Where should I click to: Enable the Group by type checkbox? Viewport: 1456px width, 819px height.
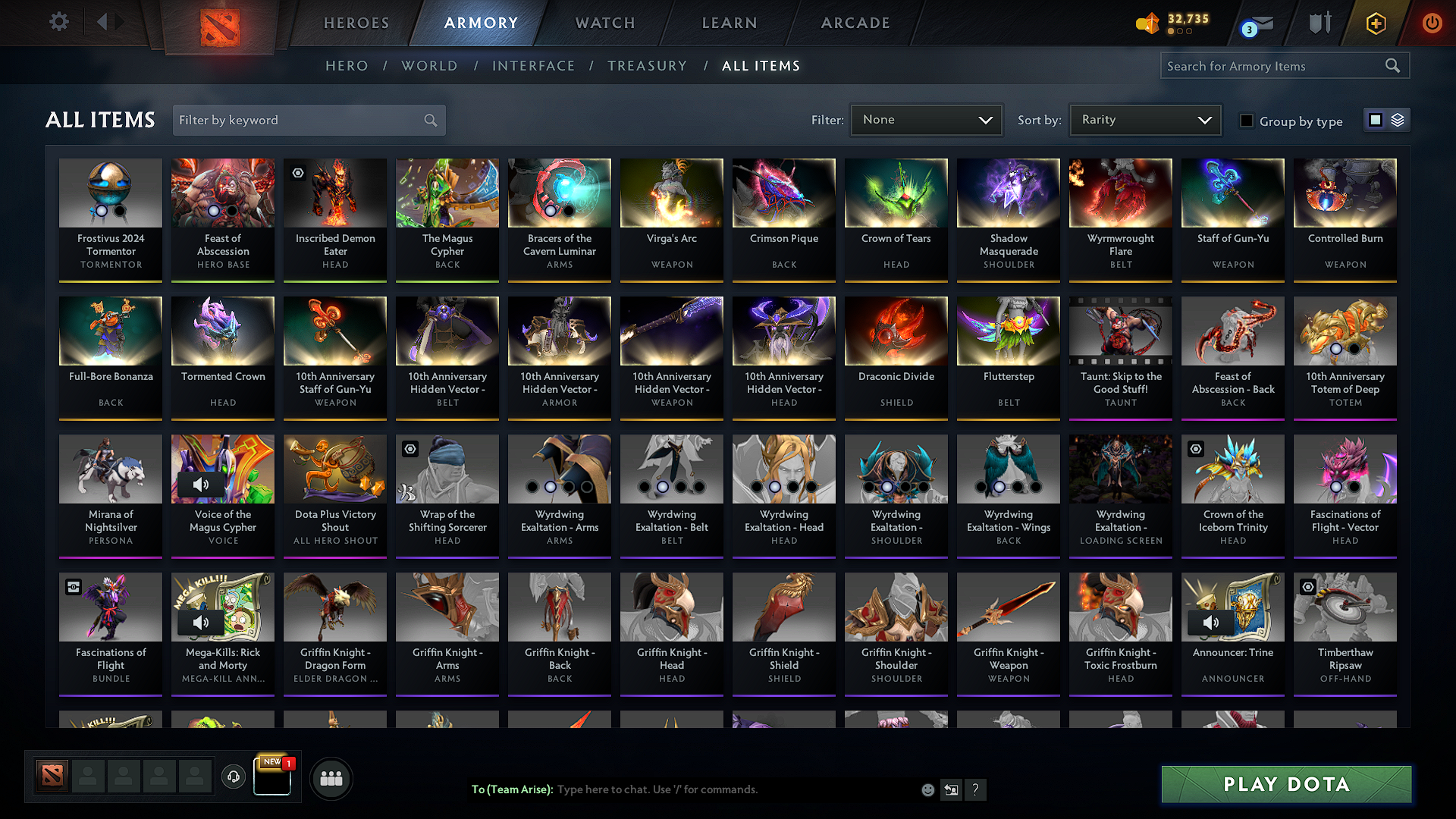(x=1246, y=120)
